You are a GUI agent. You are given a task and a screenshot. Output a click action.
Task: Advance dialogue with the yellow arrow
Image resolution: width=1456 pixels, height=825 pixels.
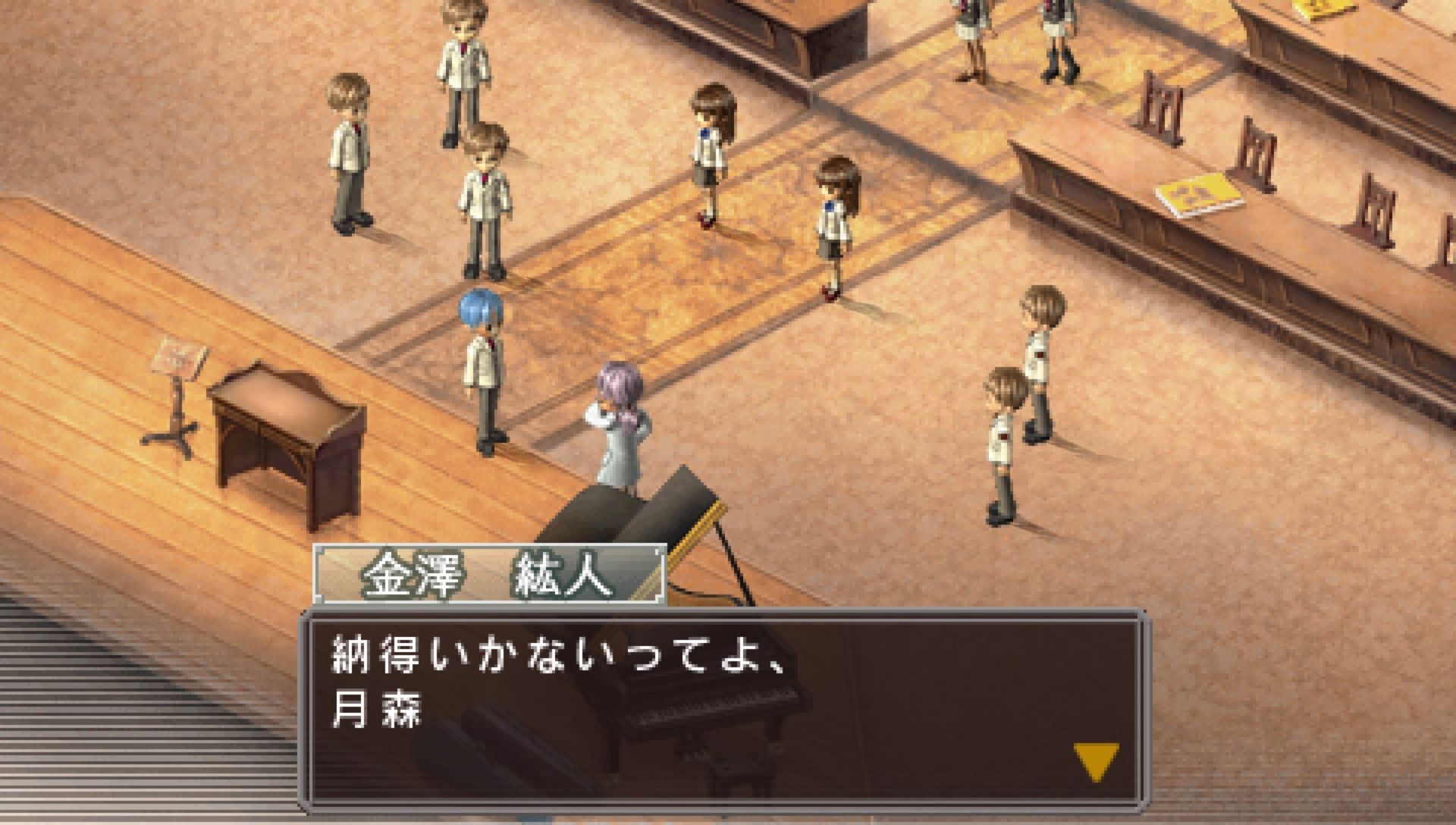pyautogui.click(x=1096, y=760)
